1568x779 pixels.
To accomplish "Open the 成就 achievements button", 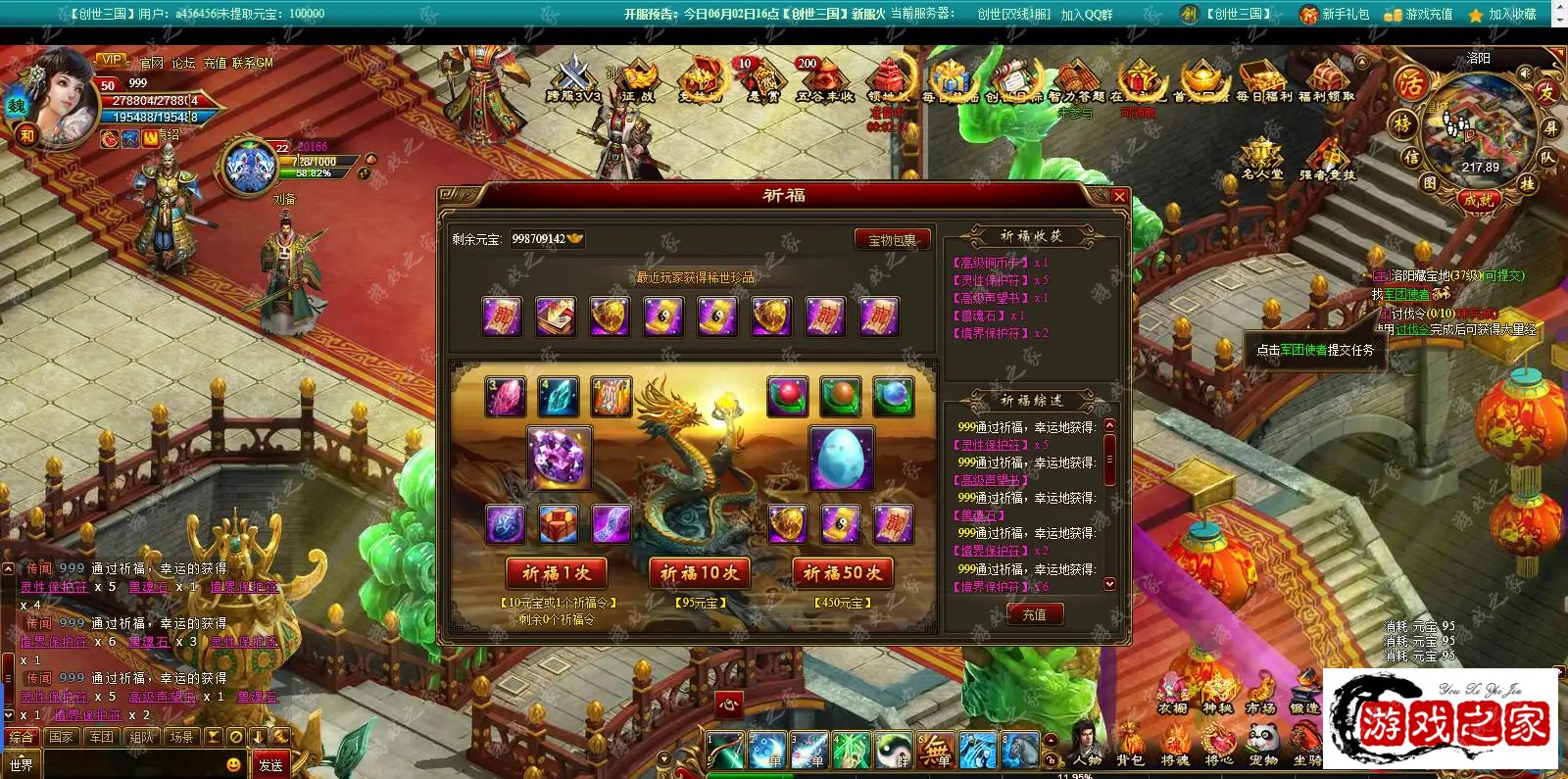I will 1478,199.
